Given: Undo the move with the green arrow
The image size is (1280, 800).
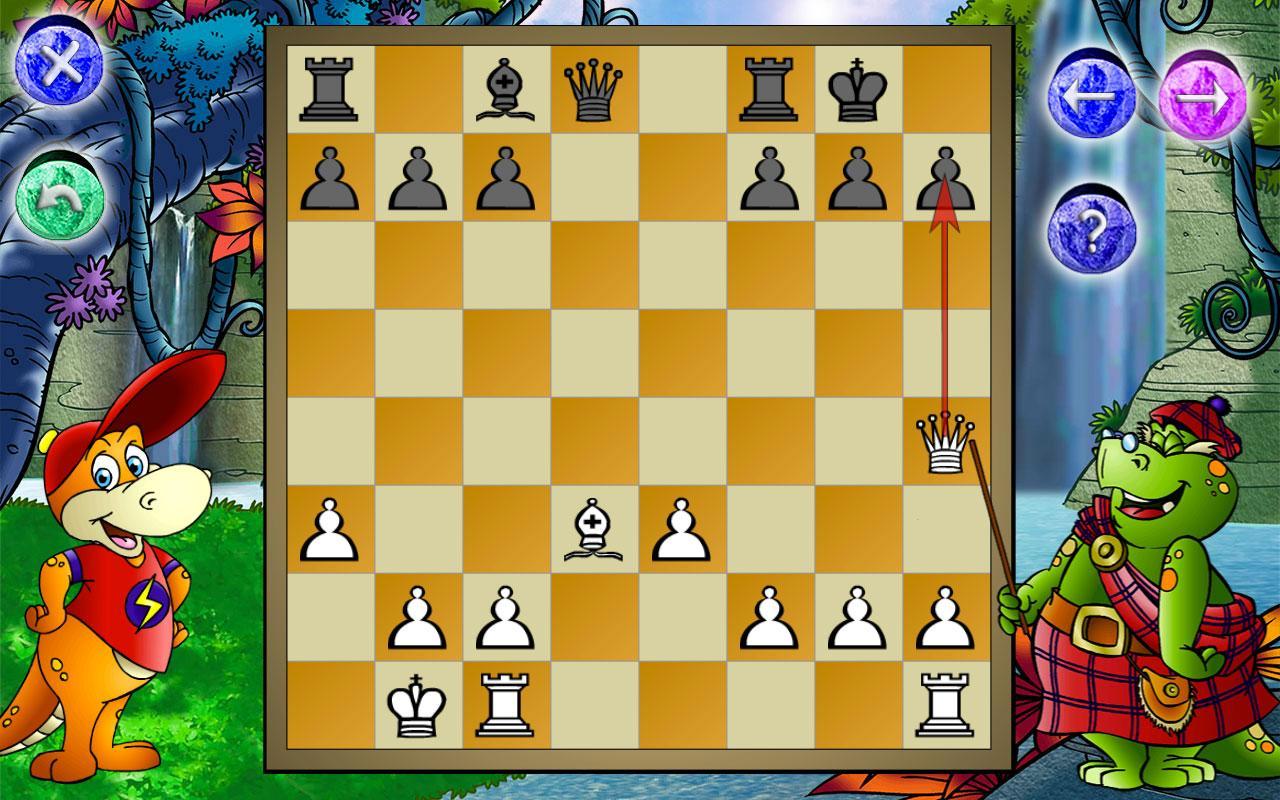Looking at the screenshot, I should pos(60,193).
